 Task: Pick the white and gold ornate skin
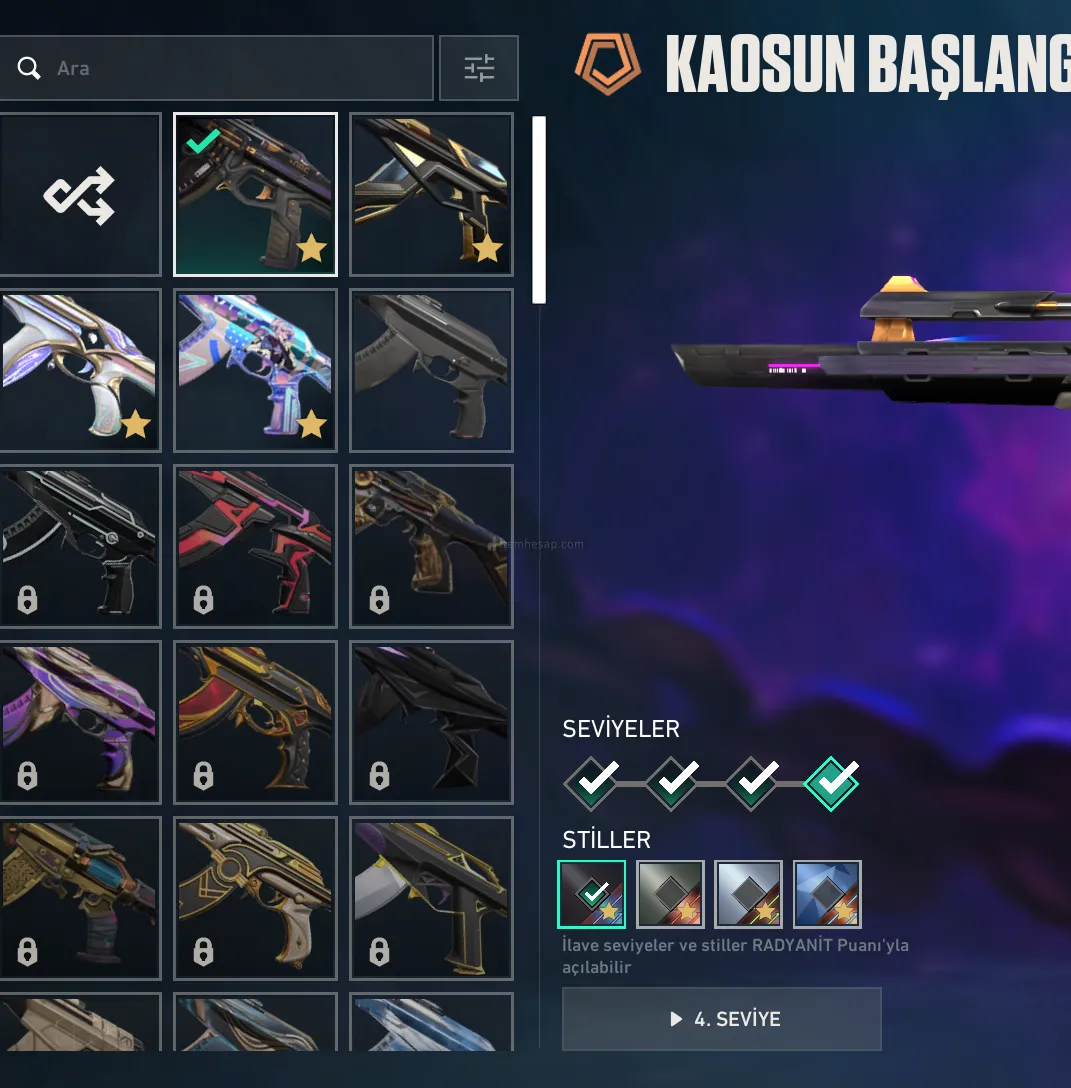tap(79, 370)
